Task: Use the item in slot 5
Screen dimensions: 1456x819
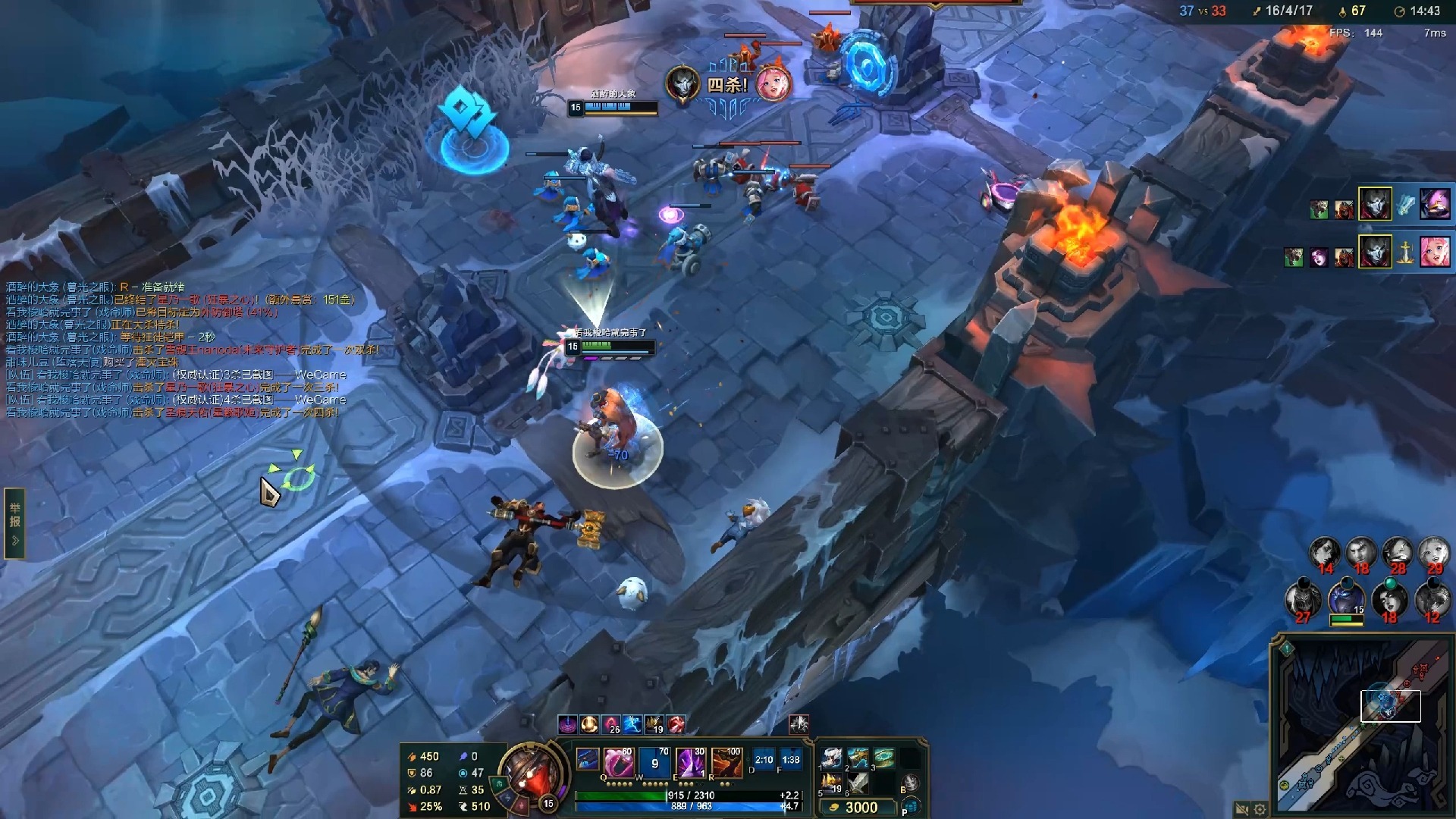Action: pyautogui.click(x=832, y=783)
